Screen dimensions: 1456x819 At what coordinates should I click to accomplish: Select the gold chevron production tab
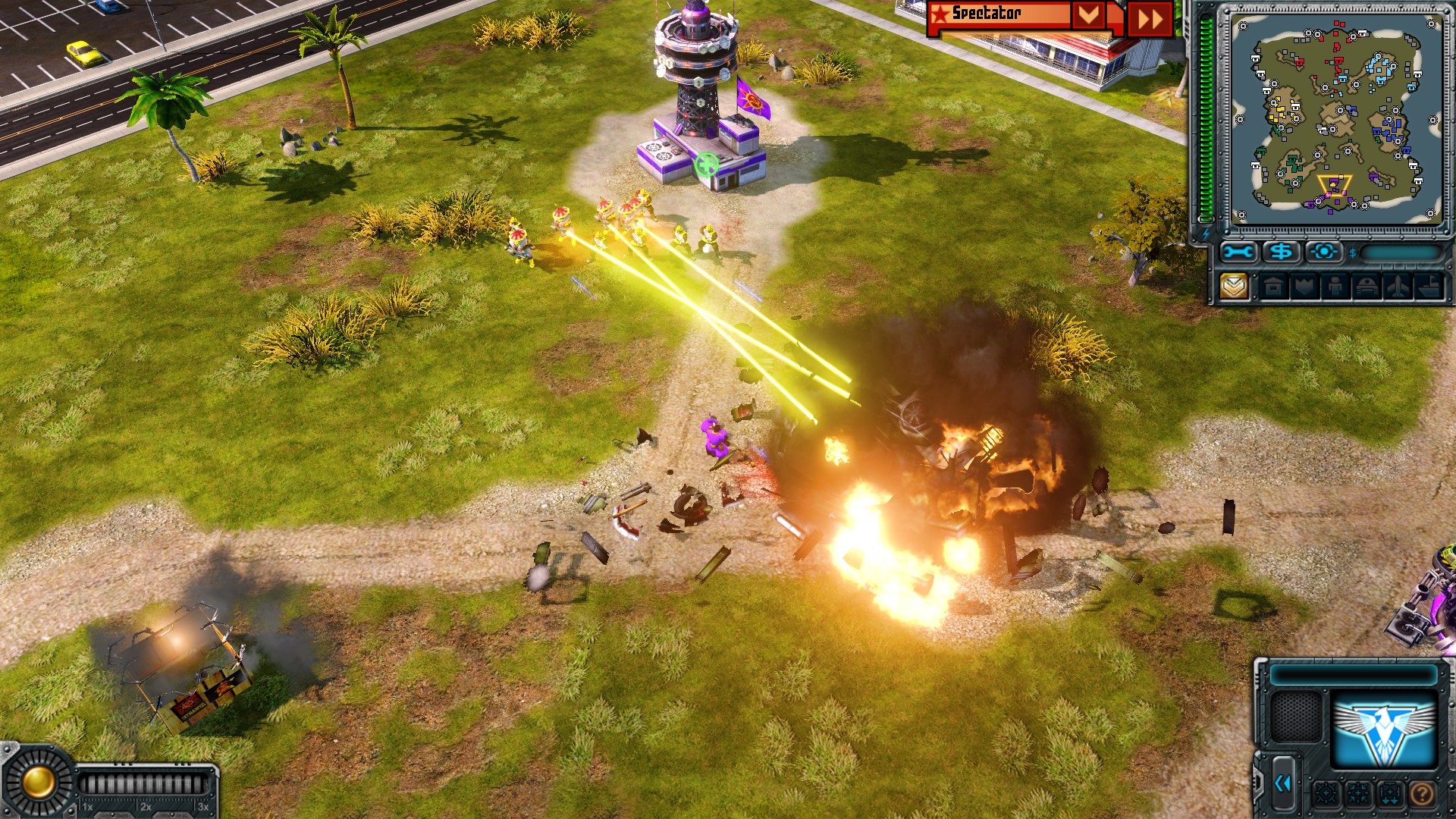(x=1234, y=287)
